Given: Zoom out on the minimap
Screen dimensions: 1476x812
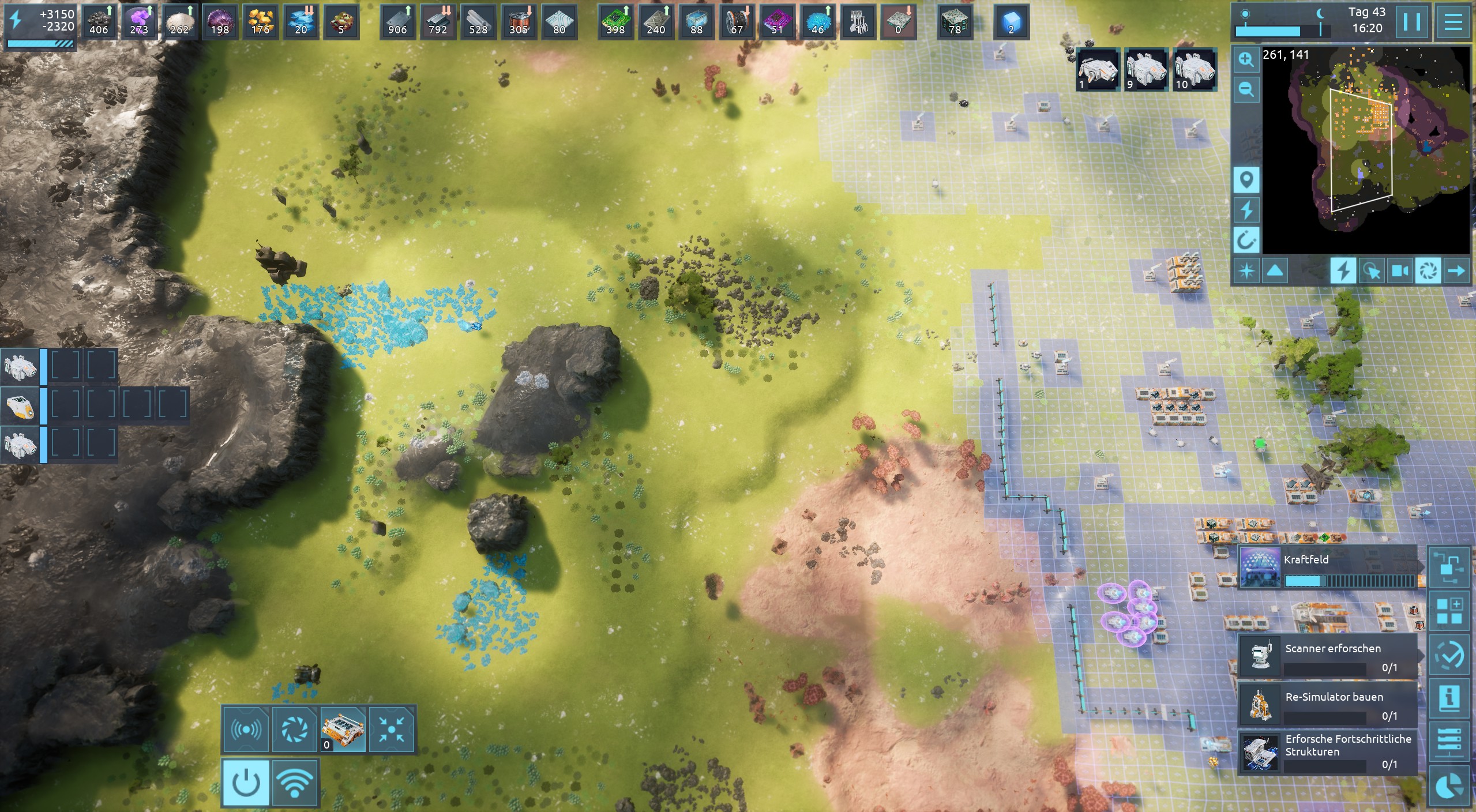Looking at the screenshot, I should click(x=1246, y=90).
